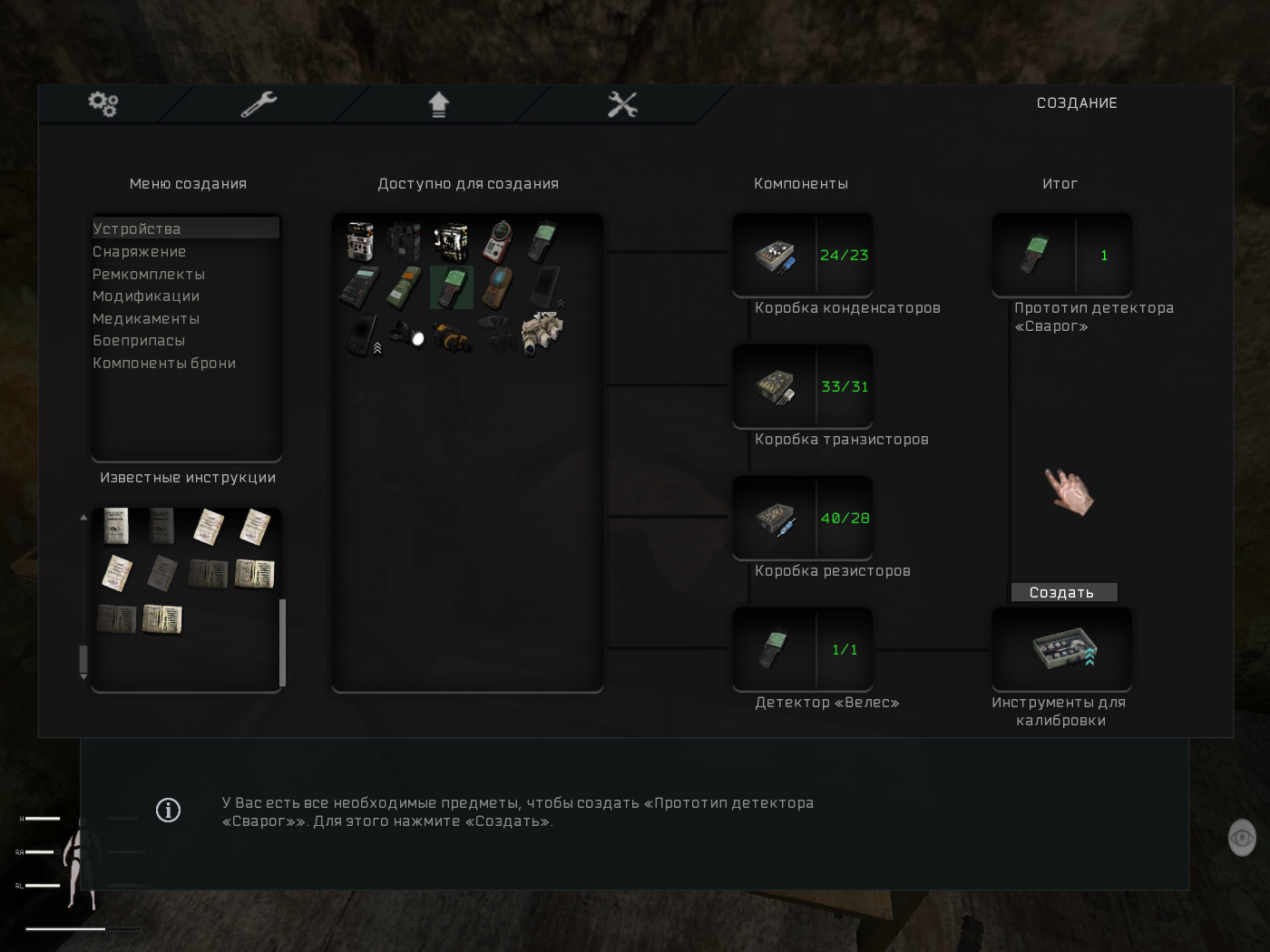Select Компоненты брони category

(x=164, y=364)
